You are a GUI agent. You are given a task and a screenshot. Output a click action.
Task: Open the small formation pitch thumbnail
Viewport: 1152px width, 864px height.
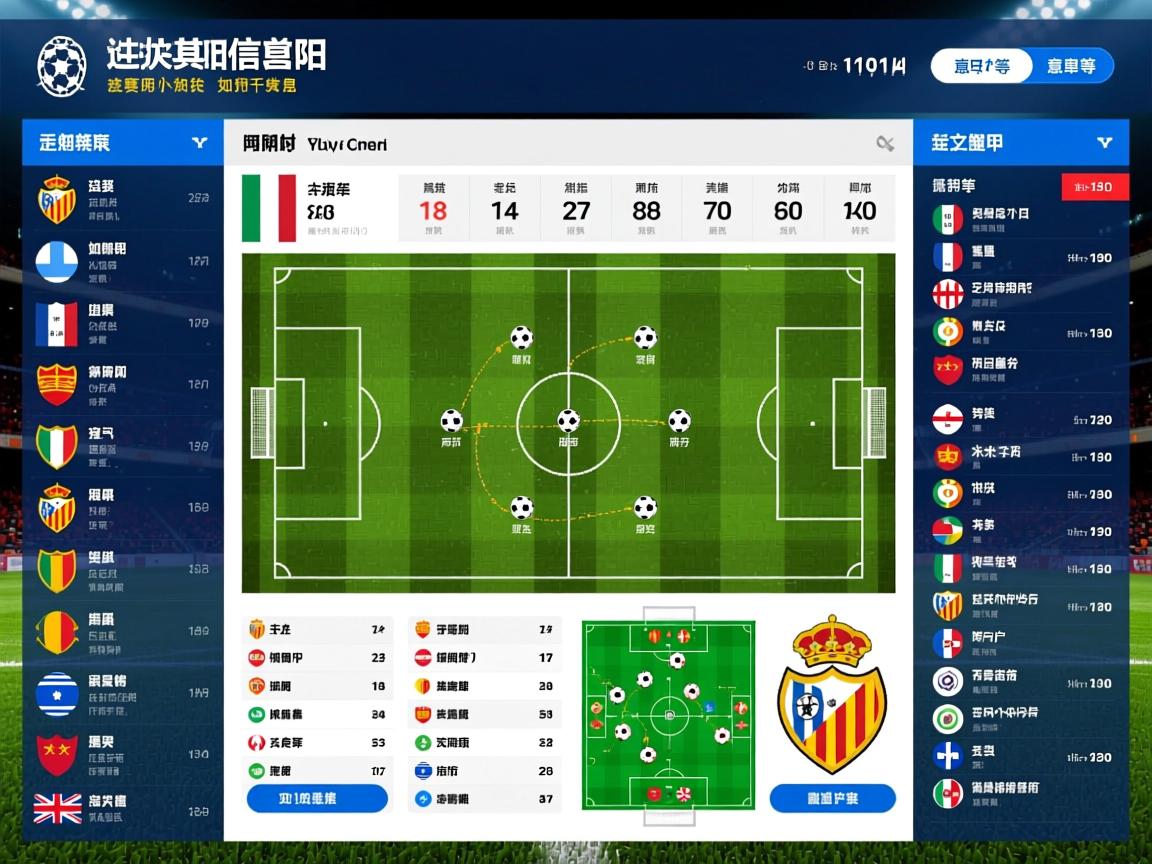pyautogui.click(x=668, y=714)
